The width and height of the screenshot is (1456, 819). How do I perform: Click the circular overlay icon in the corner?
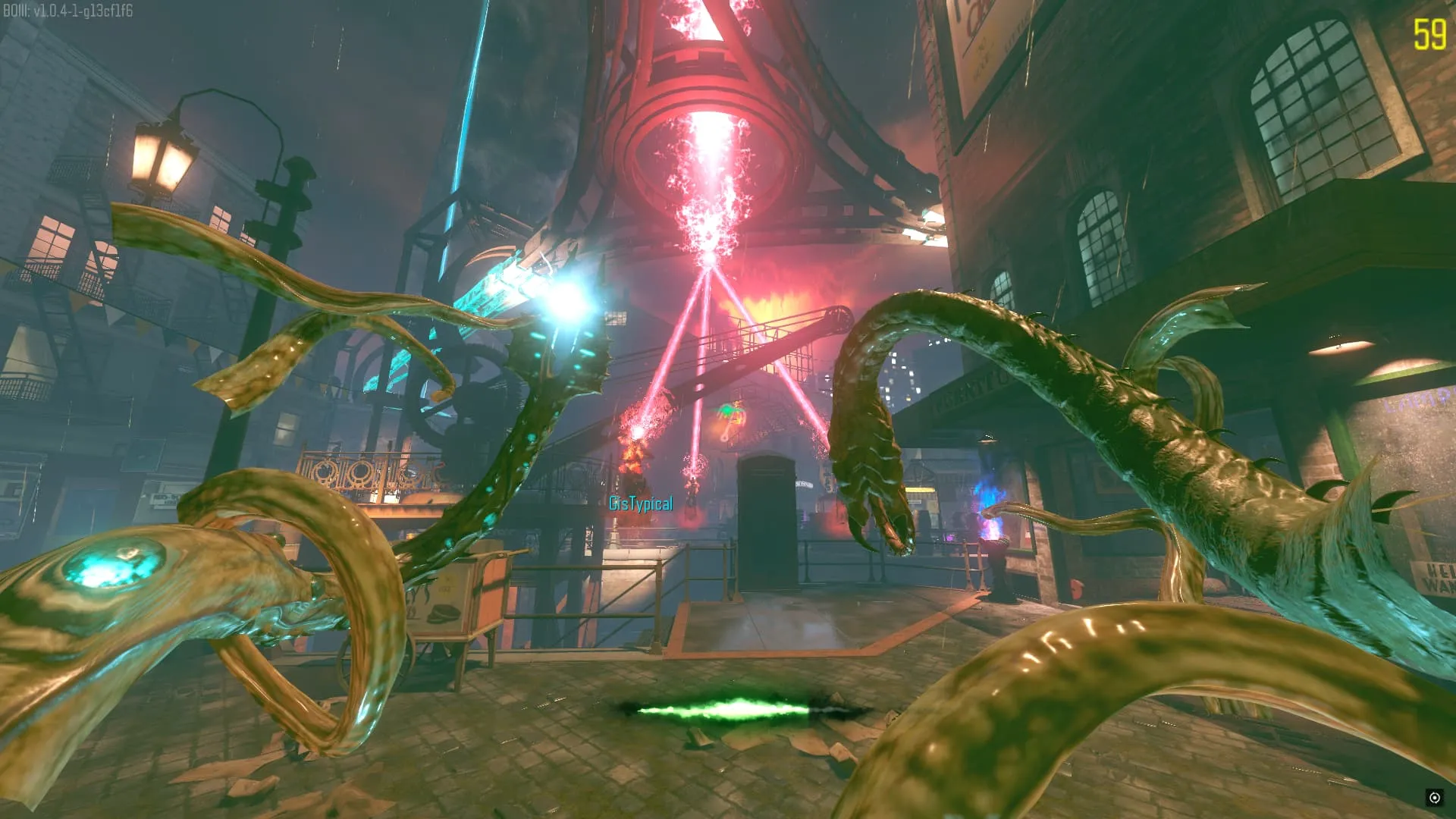click(1434, 797)
